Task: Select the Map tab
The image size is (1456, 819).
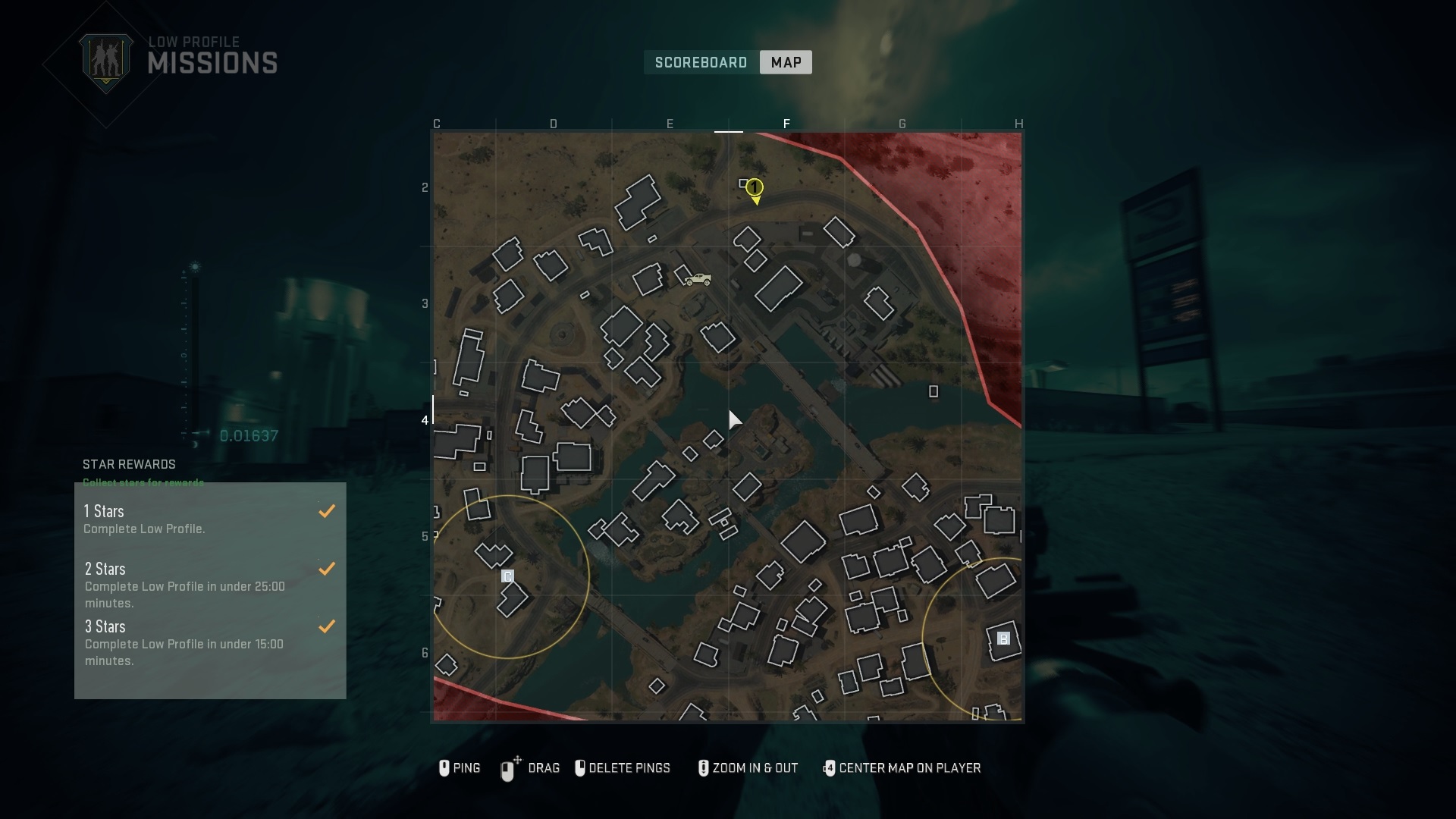Action: coord(786,62)
